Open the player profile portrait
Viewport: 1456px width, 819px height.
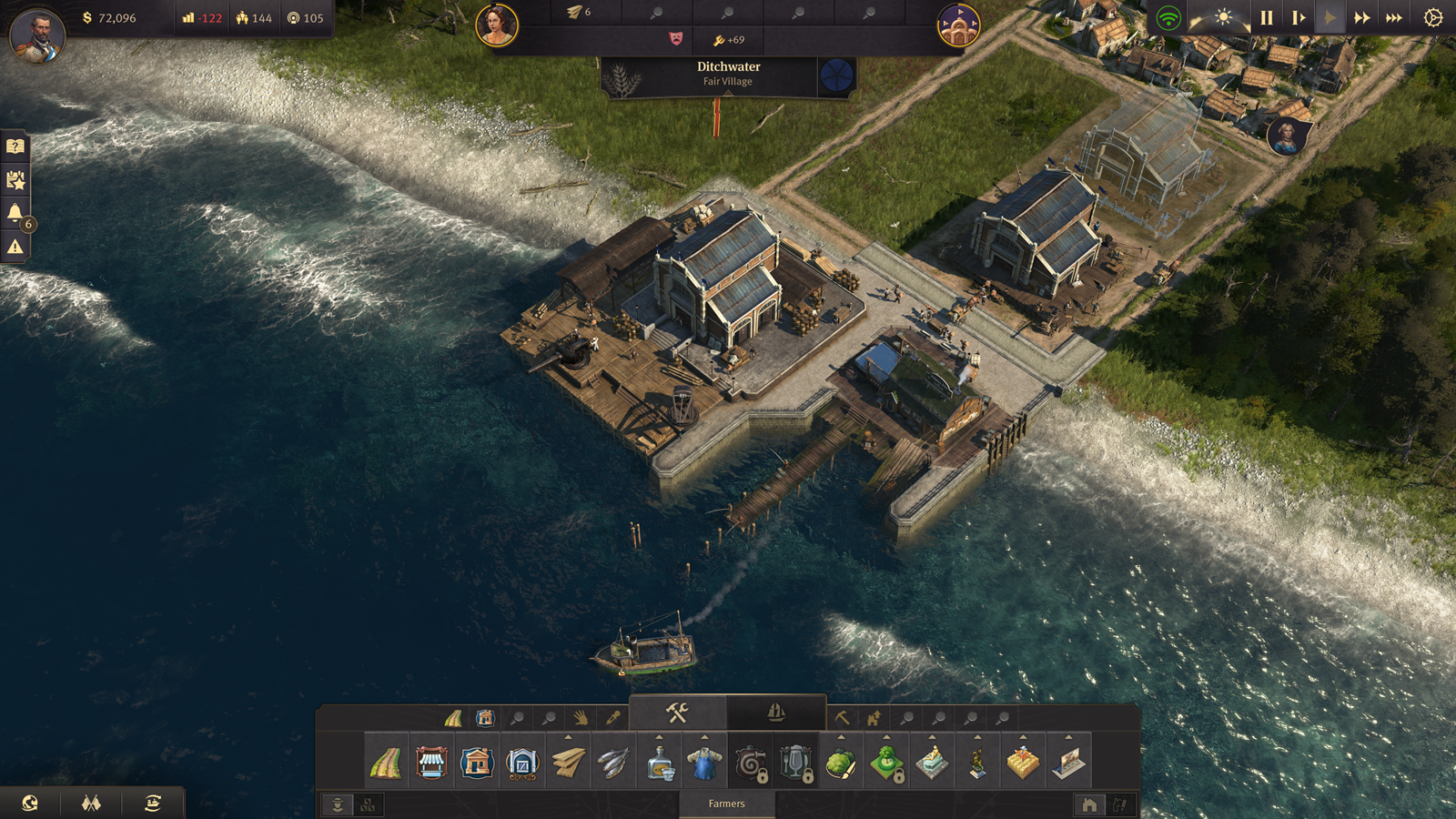pos(37,35)
